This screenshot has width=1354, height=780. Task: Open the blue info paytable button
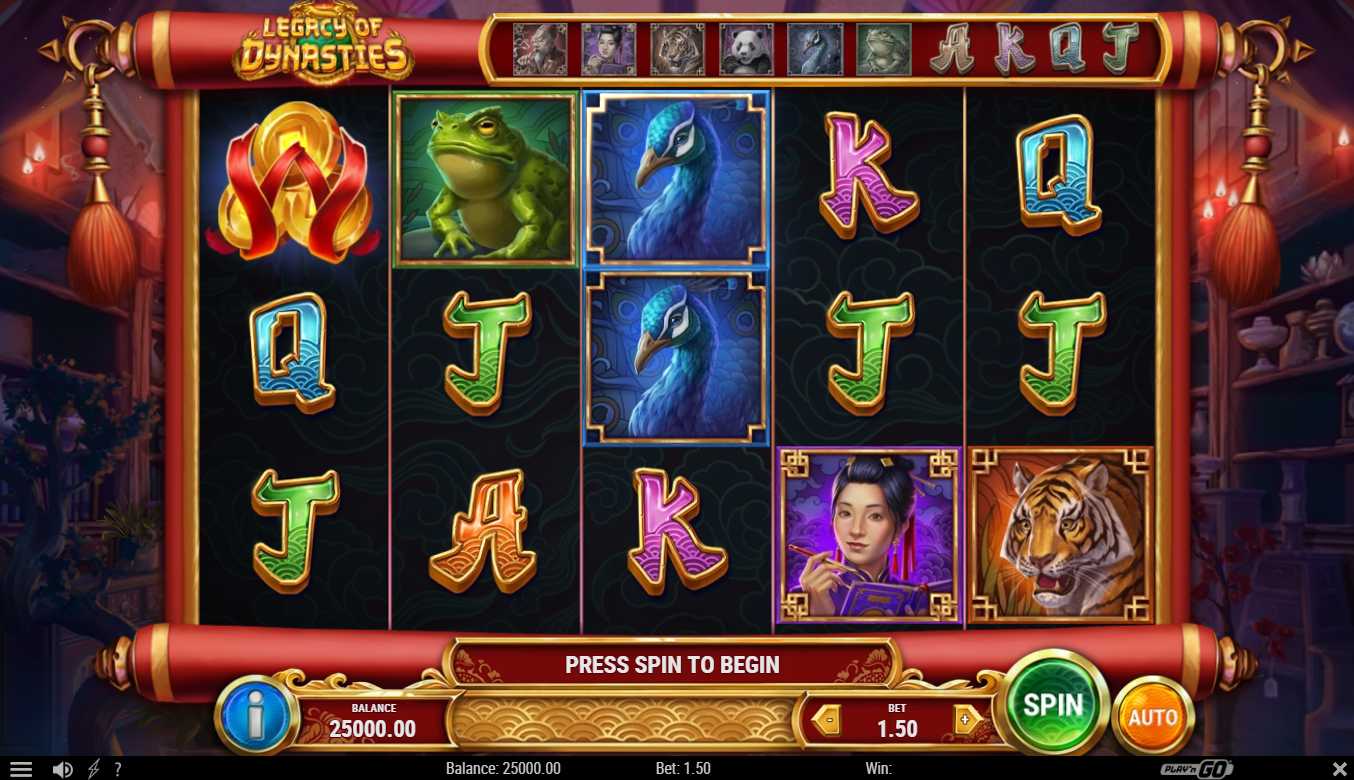coord(254,715)
